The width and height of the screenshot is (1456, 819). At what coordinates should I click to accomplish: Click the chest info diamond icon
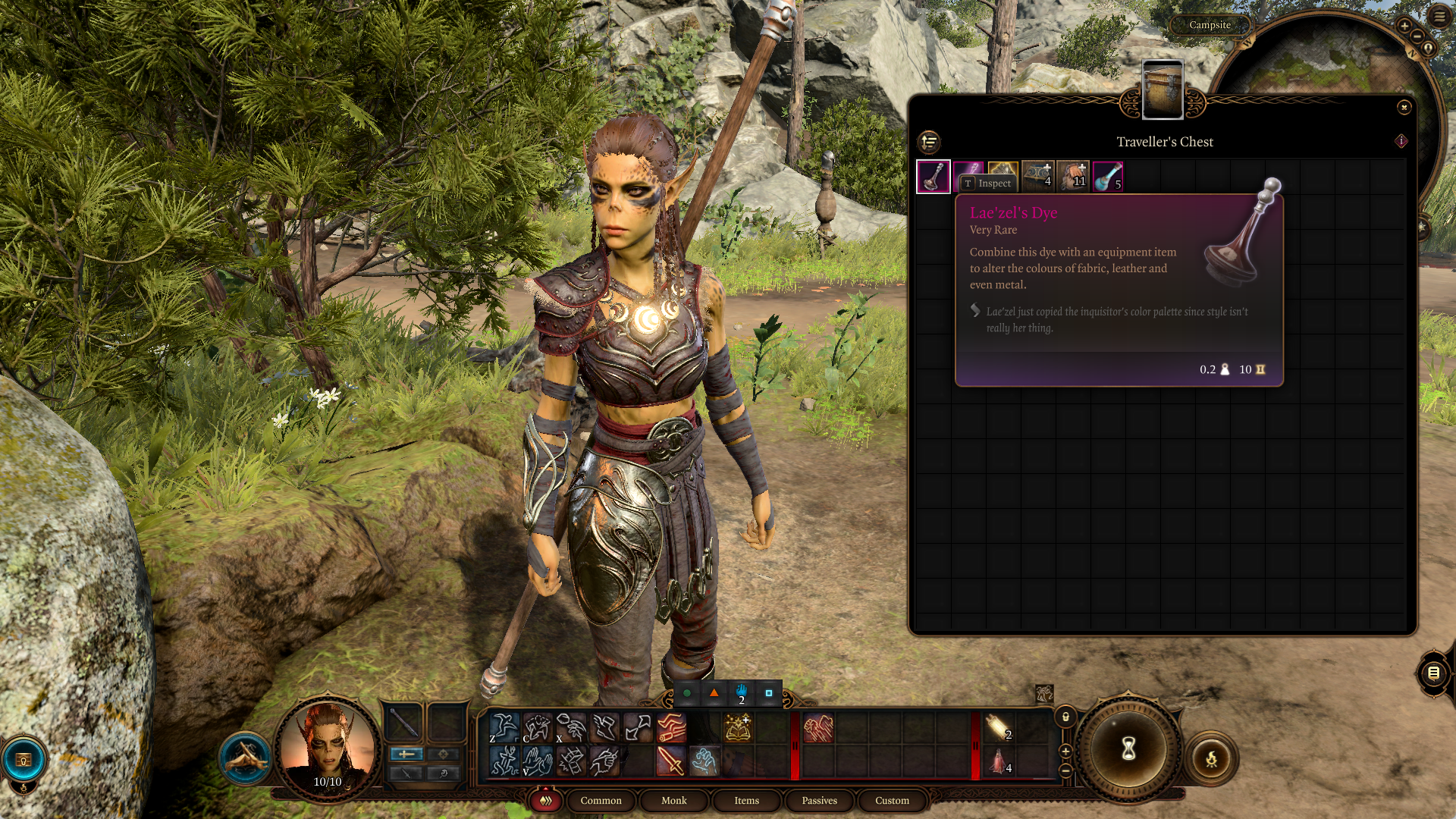[x=1401, y=141]
